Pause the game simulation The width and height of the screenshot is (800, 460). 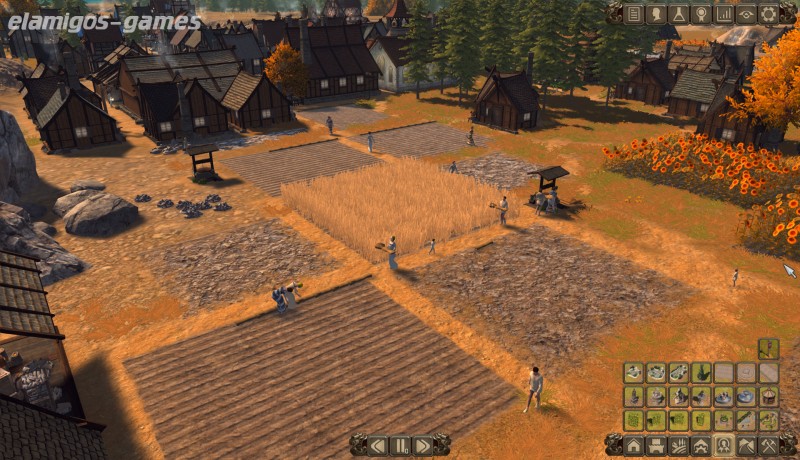400,445
